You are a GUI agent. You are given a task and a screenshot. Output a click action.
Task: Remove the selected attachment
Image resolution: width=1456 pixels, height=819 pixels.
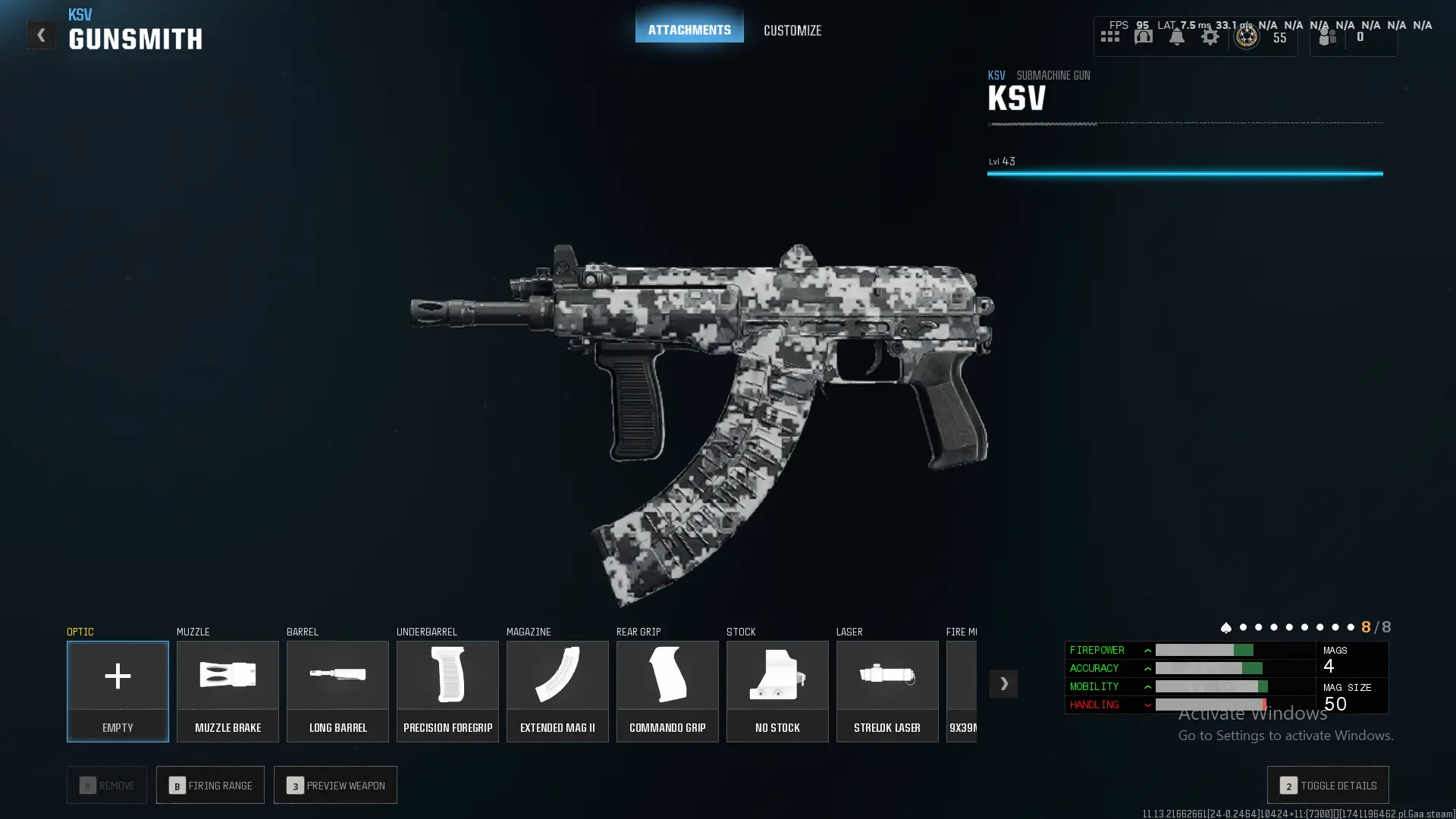point(107,785)
